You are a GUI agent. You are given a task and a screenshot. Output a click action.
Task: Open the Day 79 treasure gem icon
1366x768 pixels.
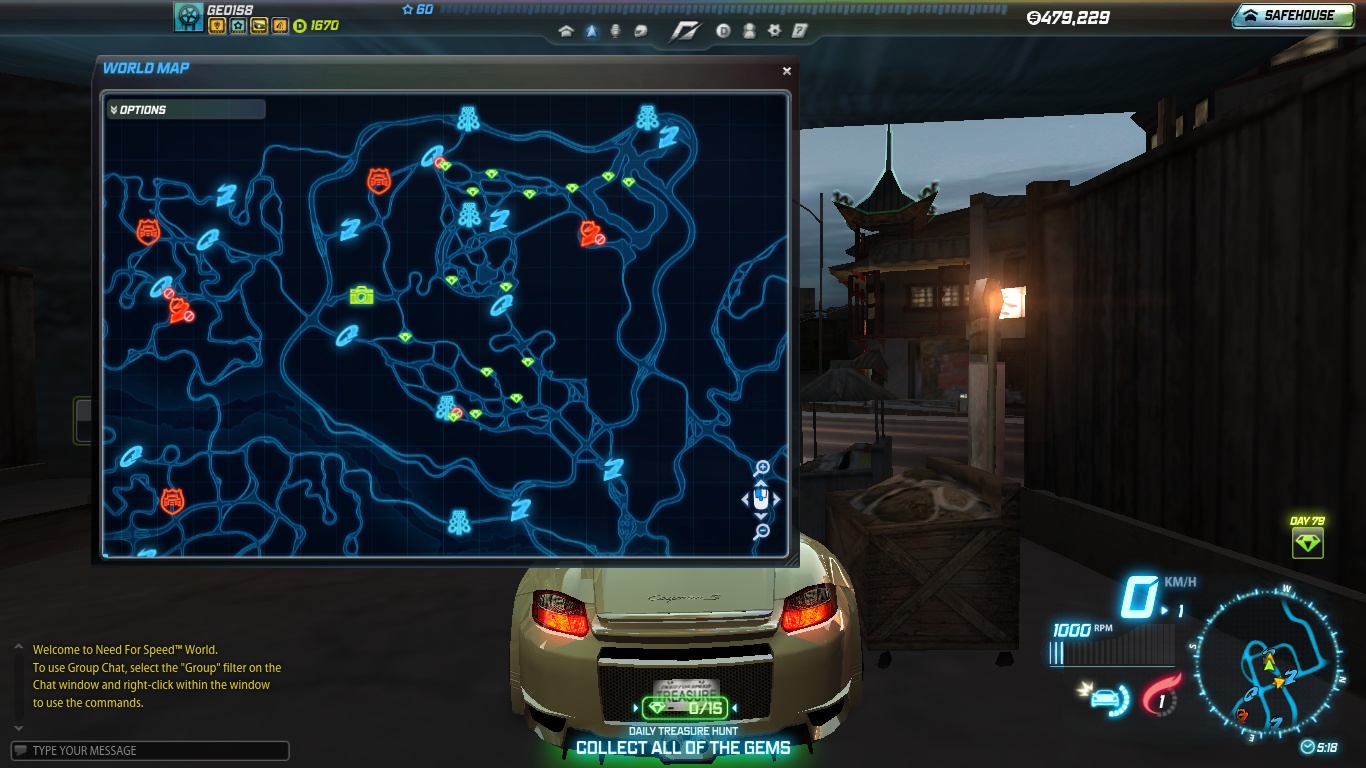click(1307, 543)
